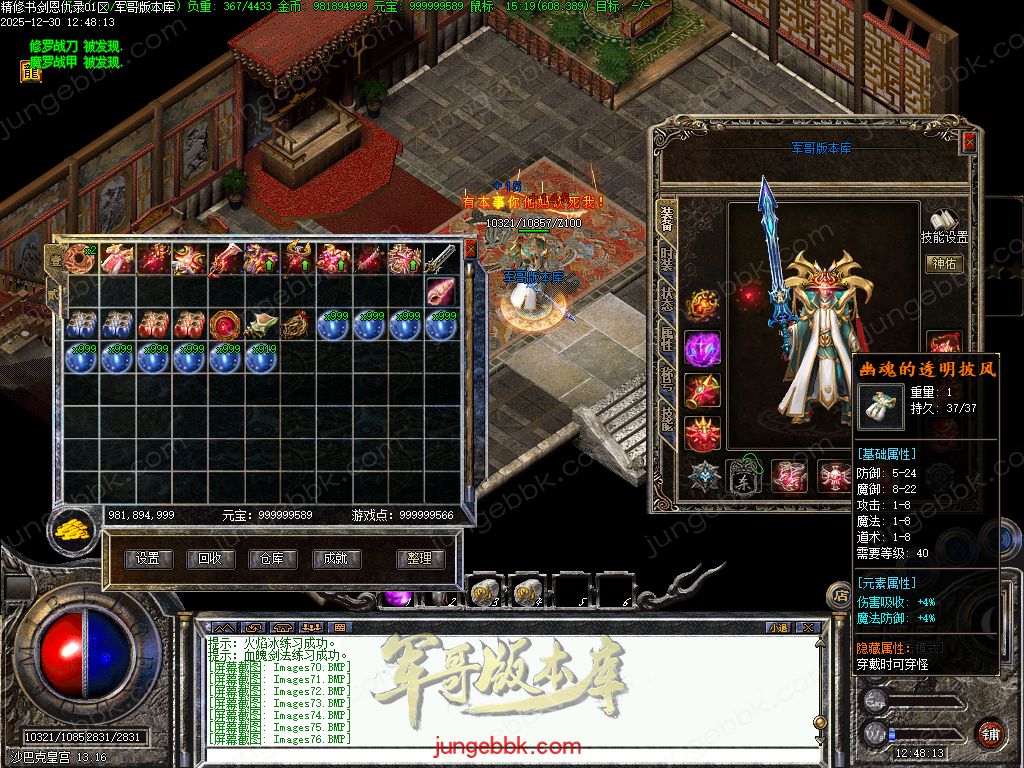The image size is (1024, 768).
Task: Select the grey sword in the bag
Action: (x=441, y=259)
